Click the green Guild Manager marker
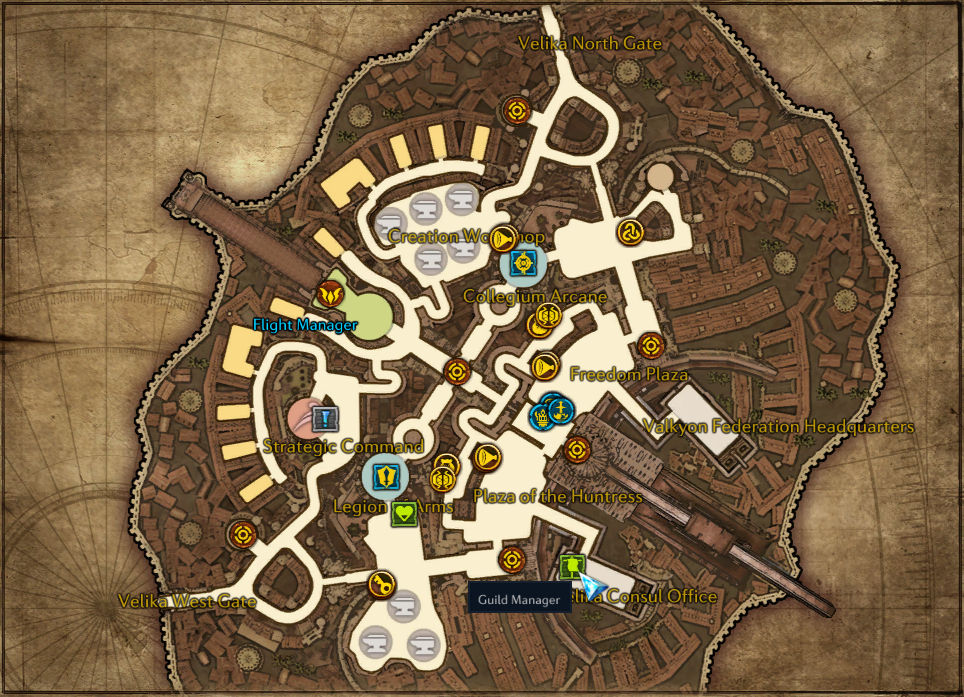The height and width of the screenshot is (697, 964). point(571,566)
